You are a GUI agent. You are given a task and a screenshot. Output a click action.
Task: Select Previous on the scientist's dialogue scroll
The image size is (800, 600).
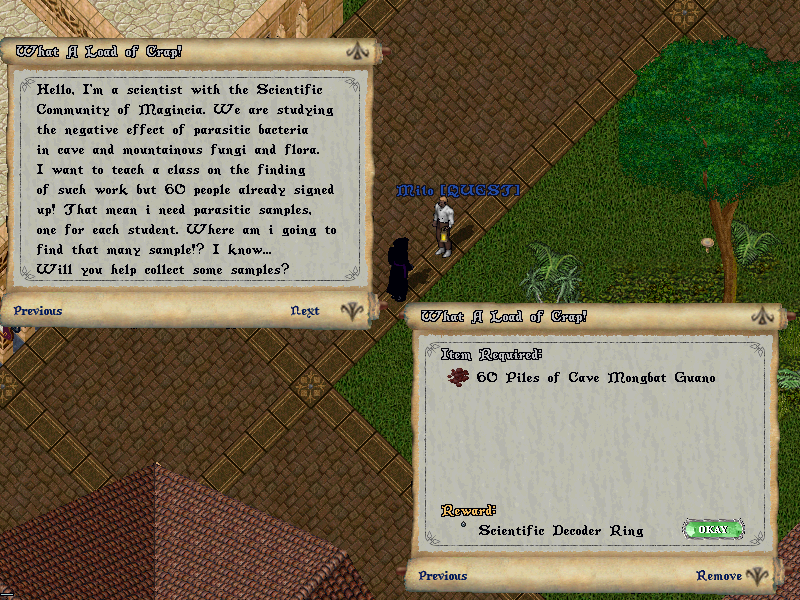(38, 311)
